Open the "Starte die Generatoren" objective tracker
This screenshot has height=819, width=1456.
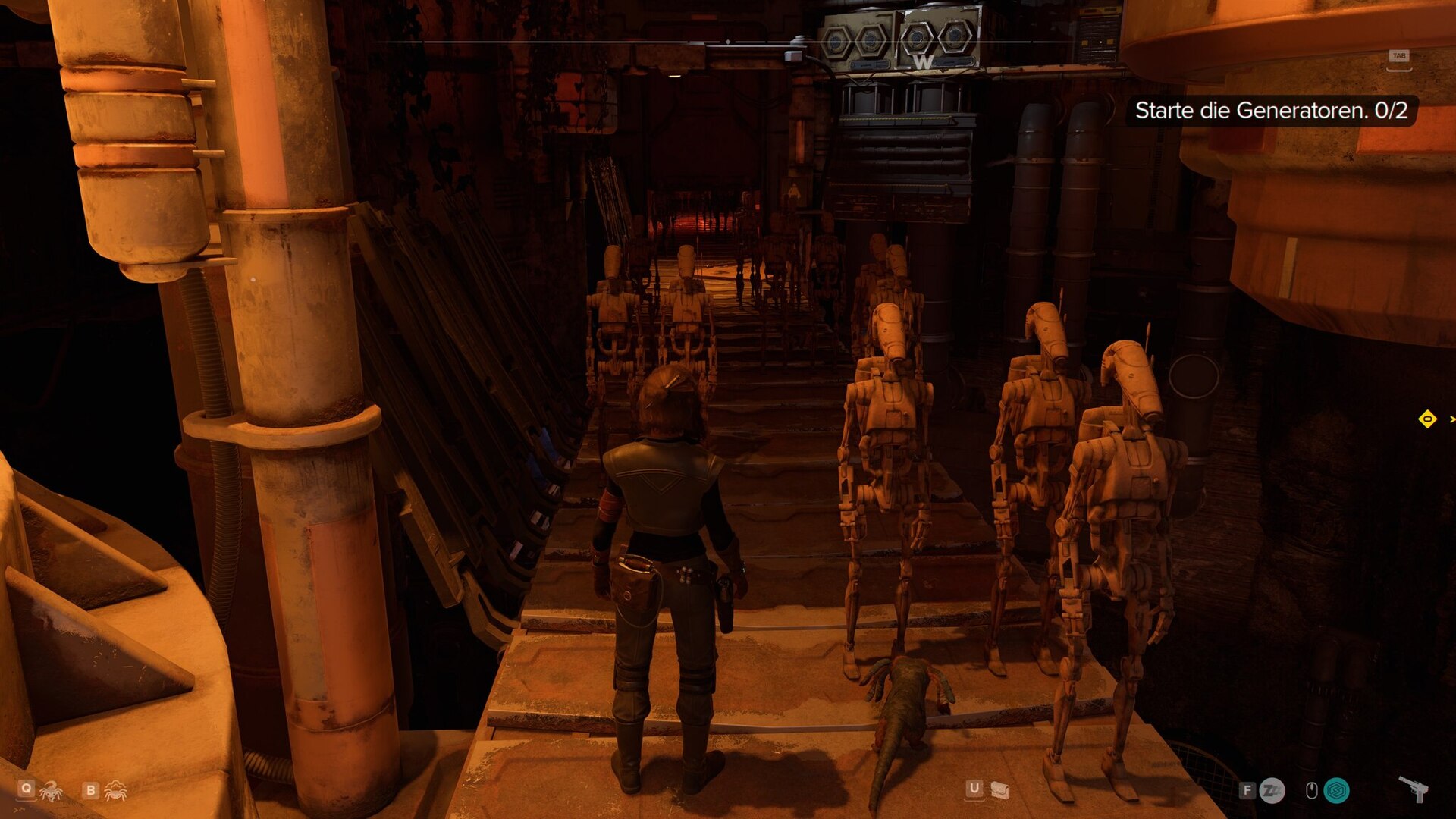tap(1270, 111)
